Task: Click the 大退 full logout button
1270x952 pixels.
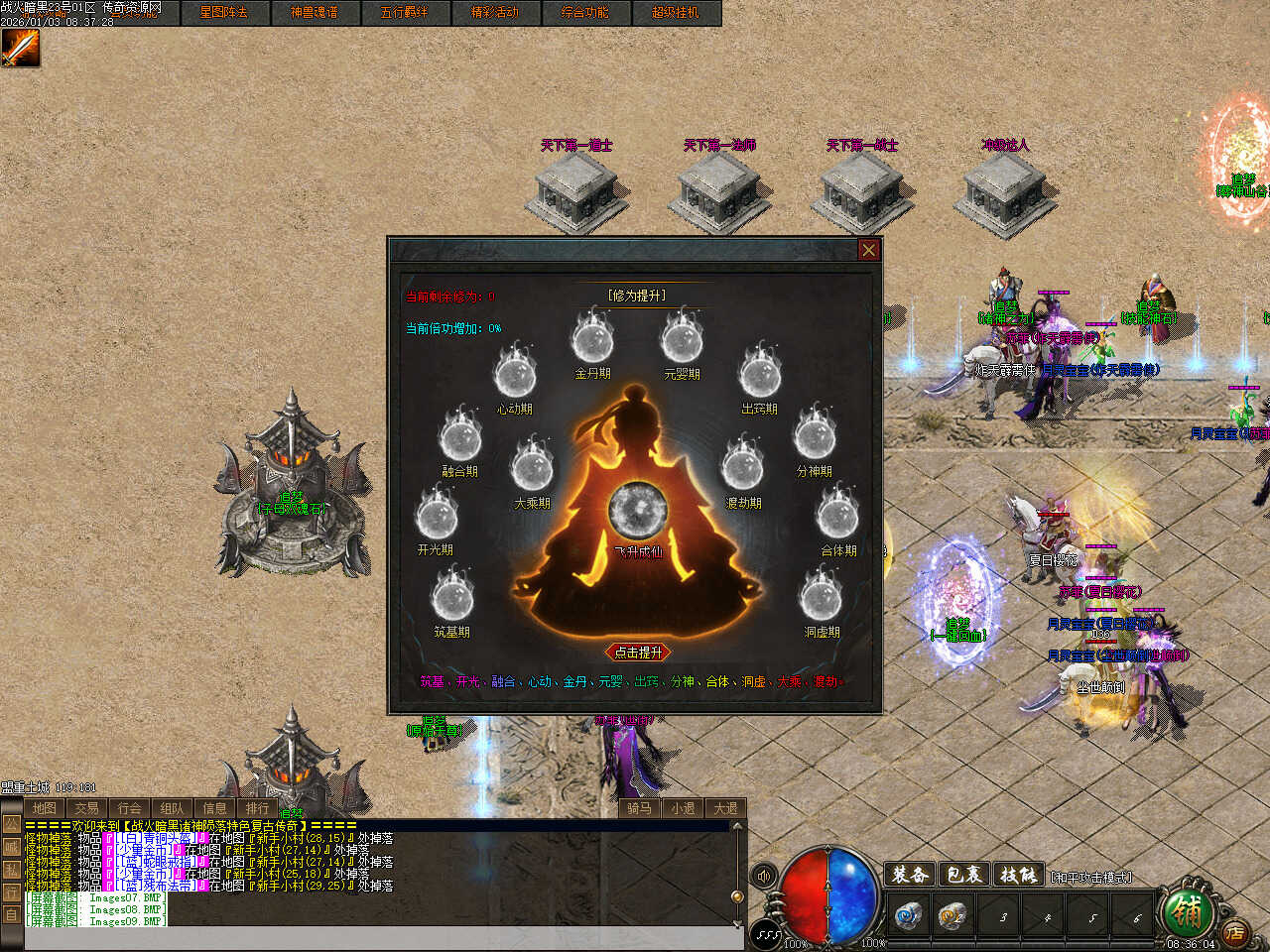Action: tap(726, 808)
